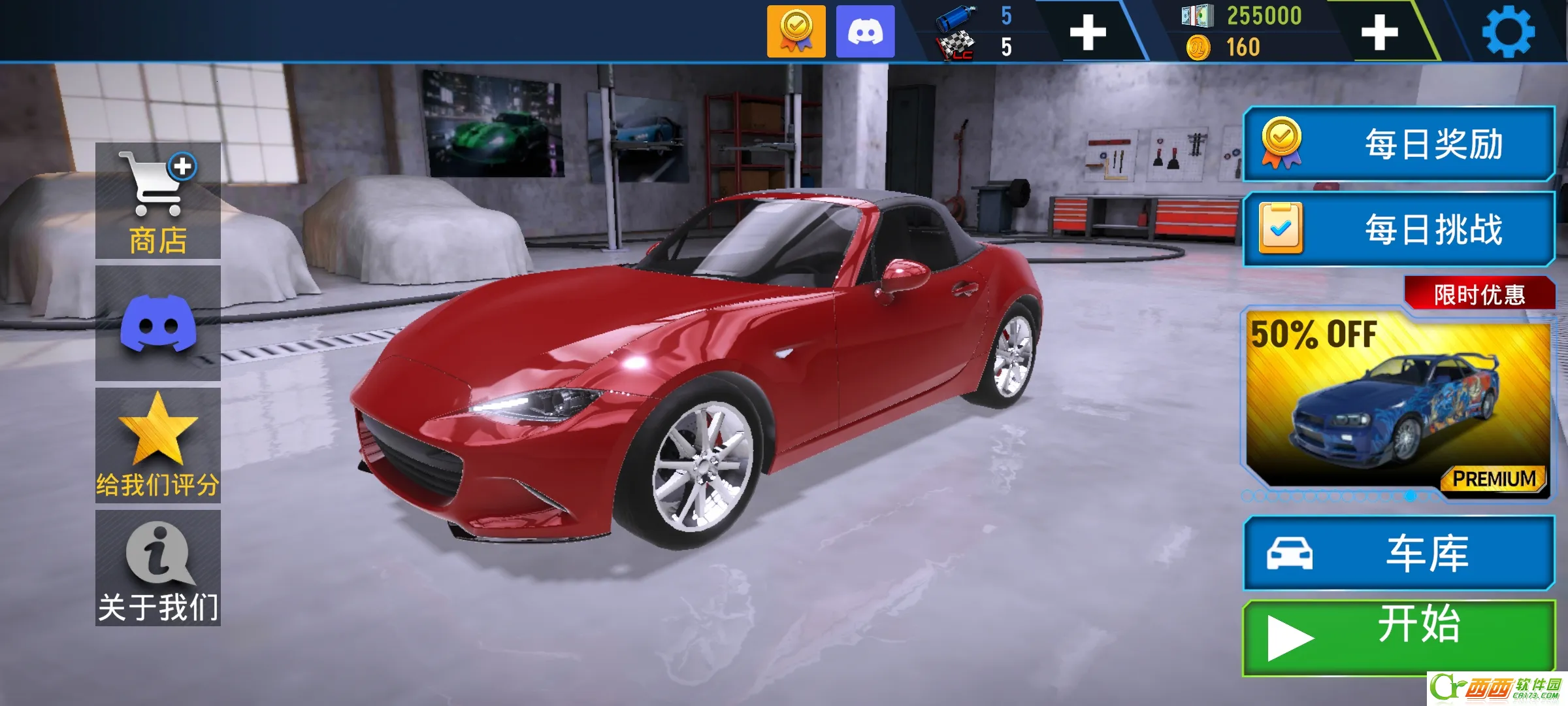Open settings via the gear icon
This screenshot has height=706, width=1568.
[x=1509, y=31]
